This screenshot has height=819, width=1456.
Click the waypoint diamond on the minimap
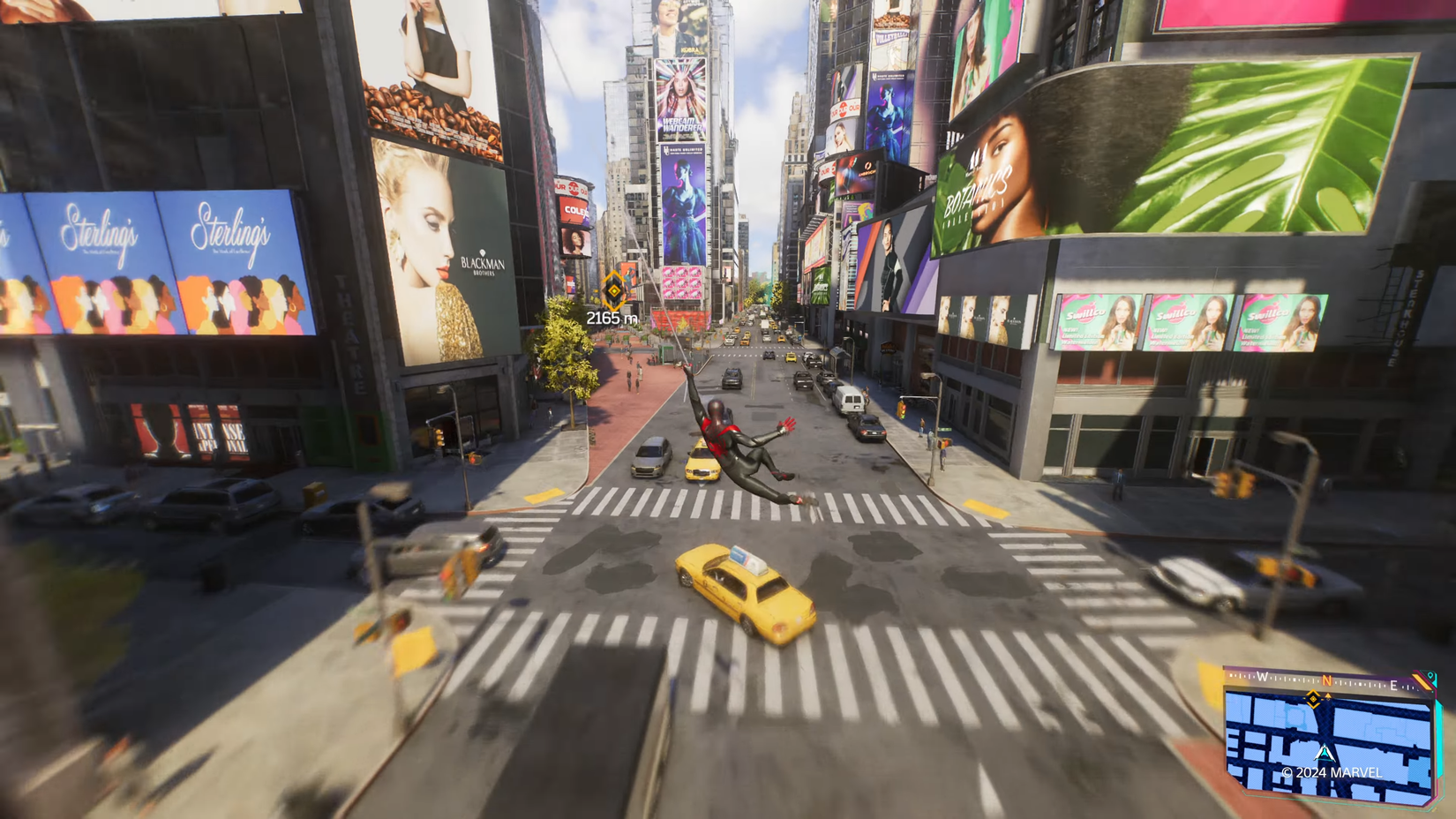tap(1313, 700)
